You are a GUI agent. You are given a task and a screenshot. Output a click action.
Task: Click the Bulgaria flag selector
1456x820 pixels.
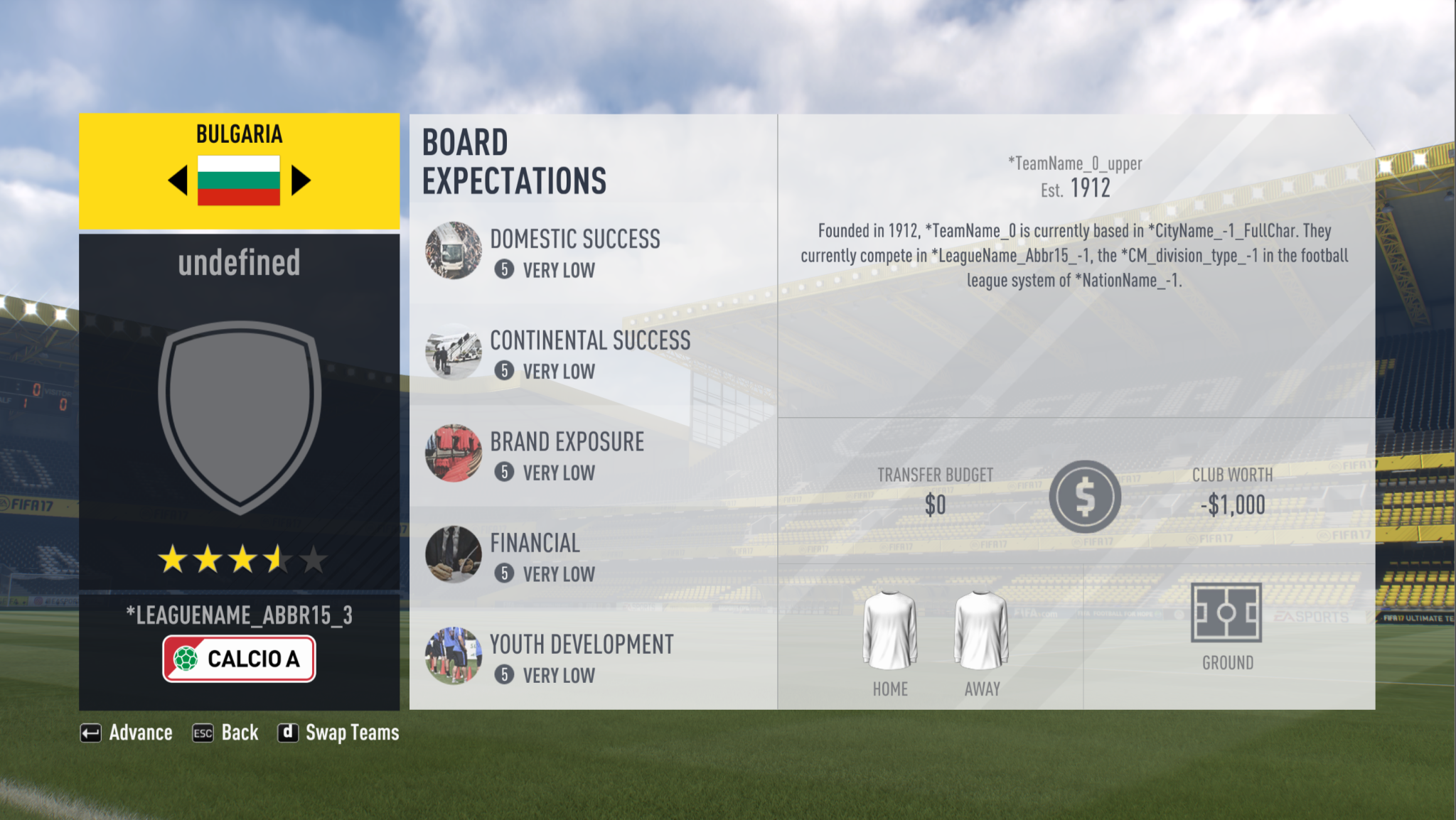coord(239,180)
